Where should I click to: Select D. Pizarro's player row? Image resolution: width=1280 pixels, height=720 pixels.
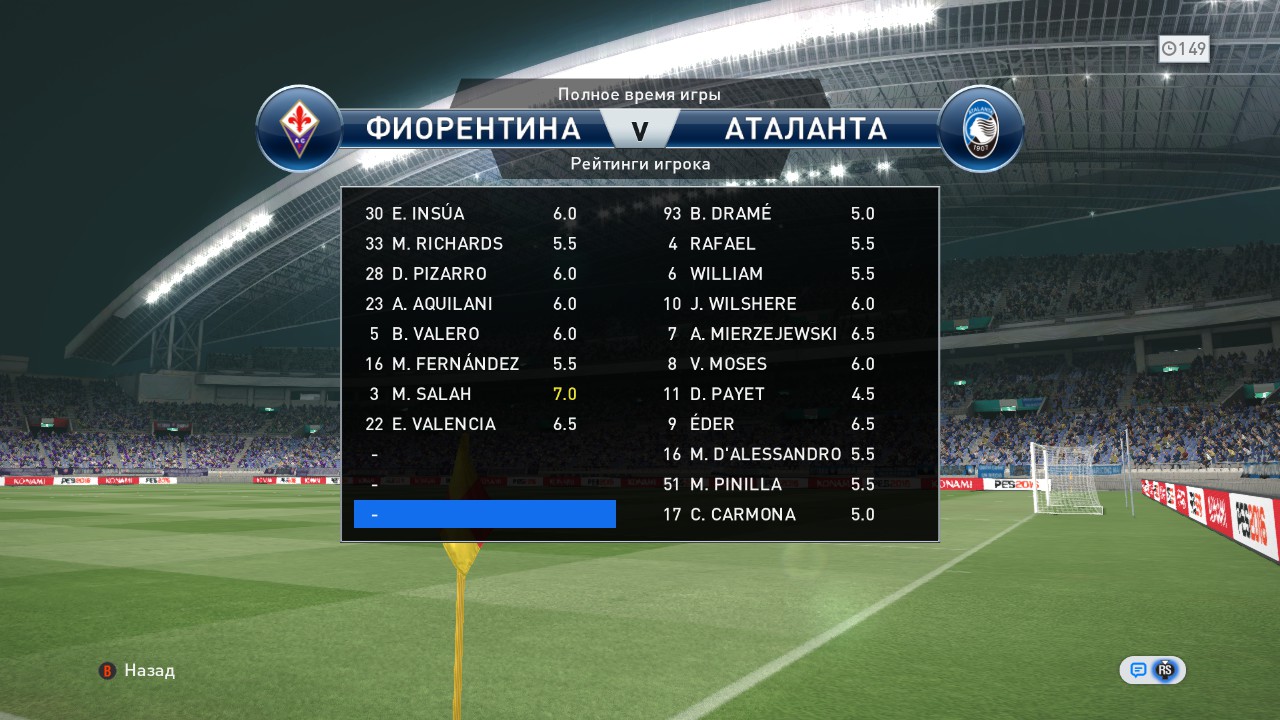pyautogui.click(x=470, y=274)
